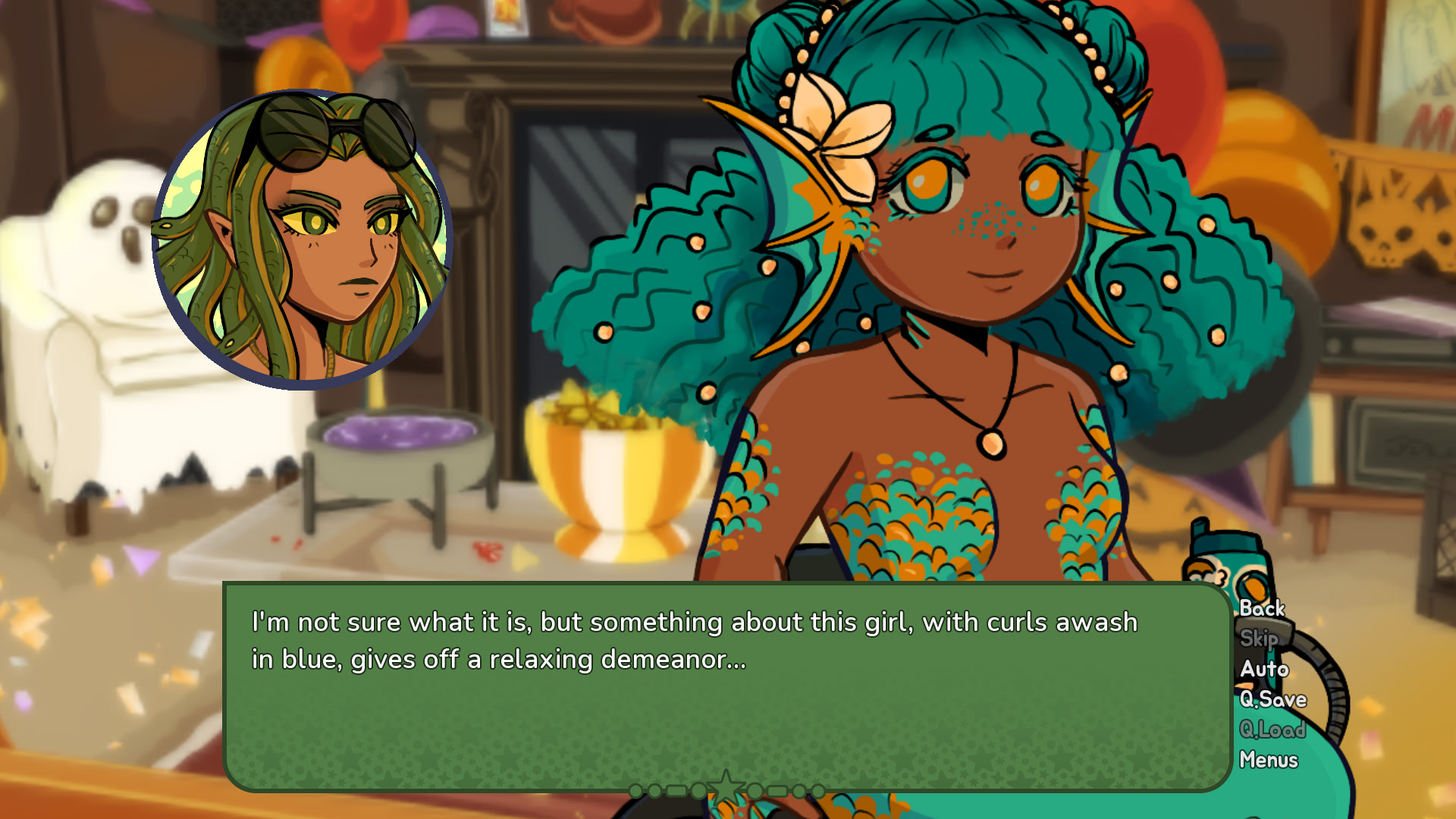Select the rightmost circle progress marker
Viewport: 1456px width, 819px height.
tap(820, 791)
